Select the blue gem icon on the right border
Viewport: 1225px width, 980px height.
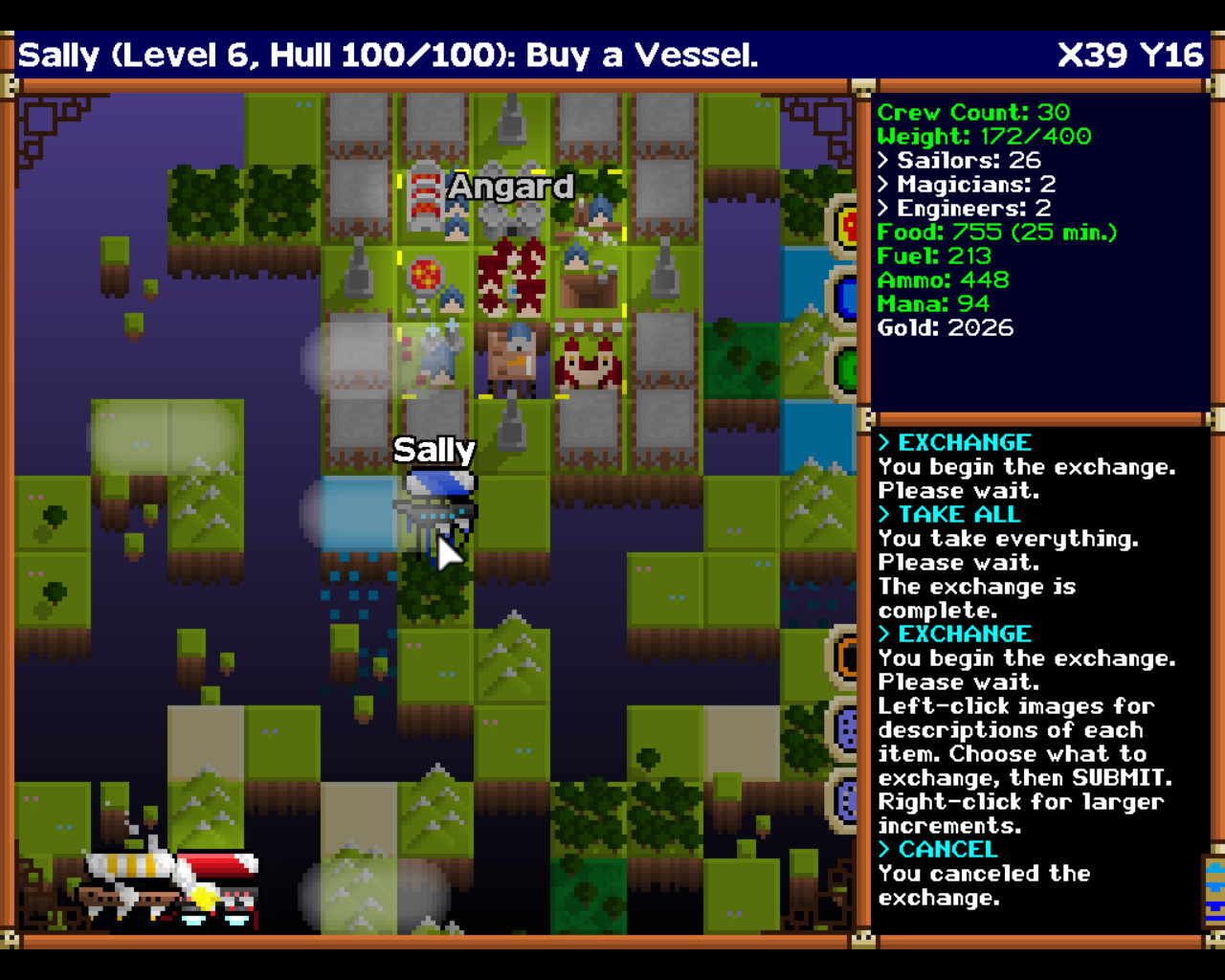pos(846,297)
